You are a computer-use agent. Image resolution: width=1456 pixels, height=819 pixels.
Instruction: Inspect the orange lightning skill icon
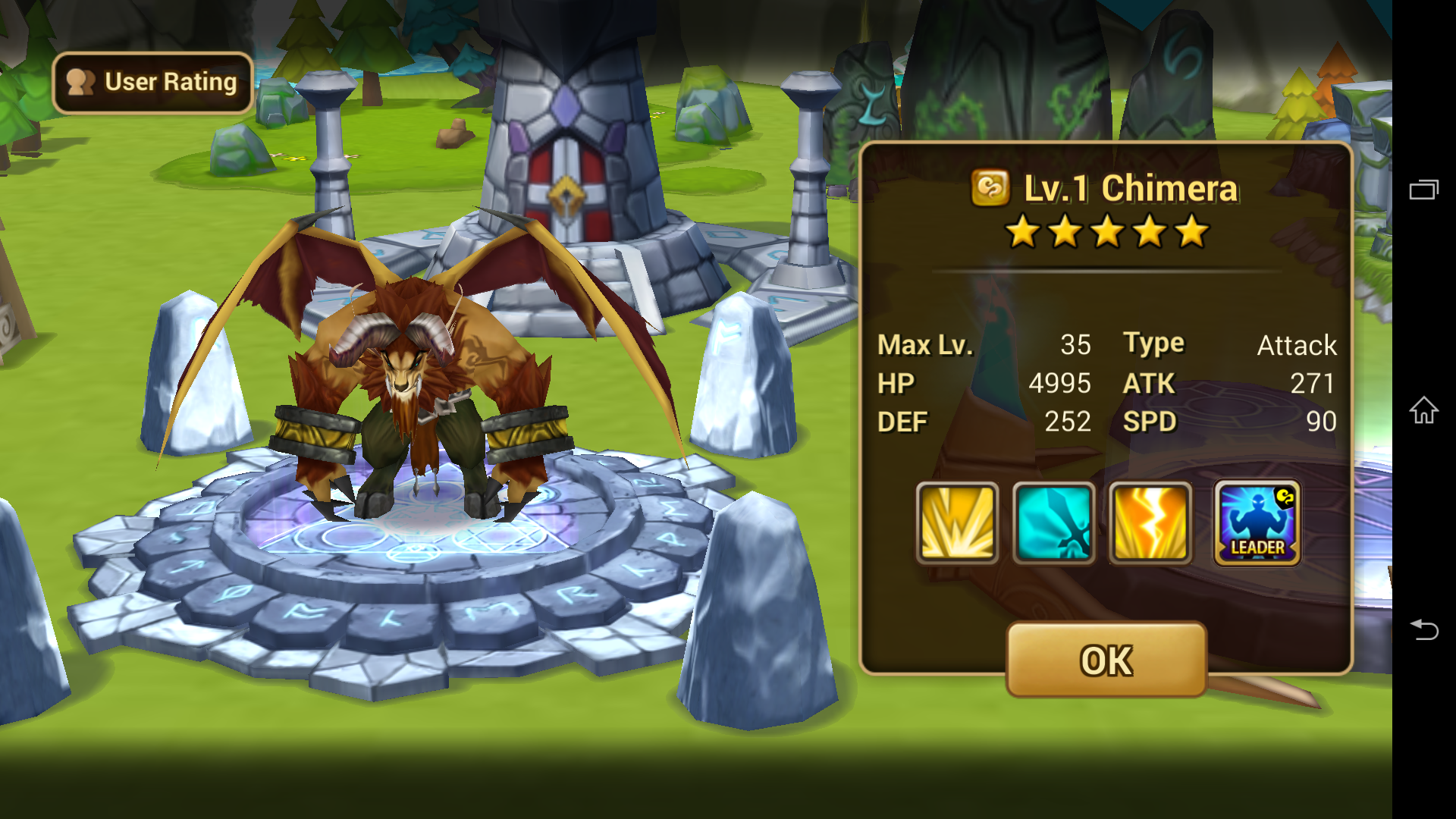pyautogui.click(x=1150, y=523)
